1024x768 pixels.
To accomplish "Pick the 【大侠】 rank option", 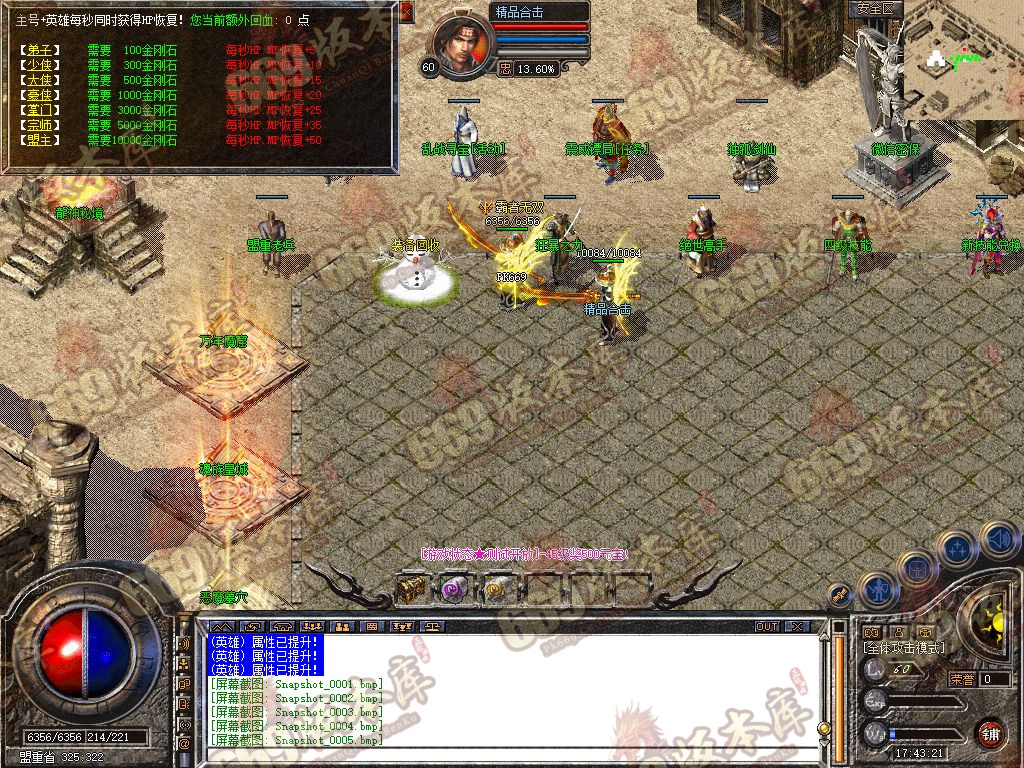I will (x=40, y=80).
